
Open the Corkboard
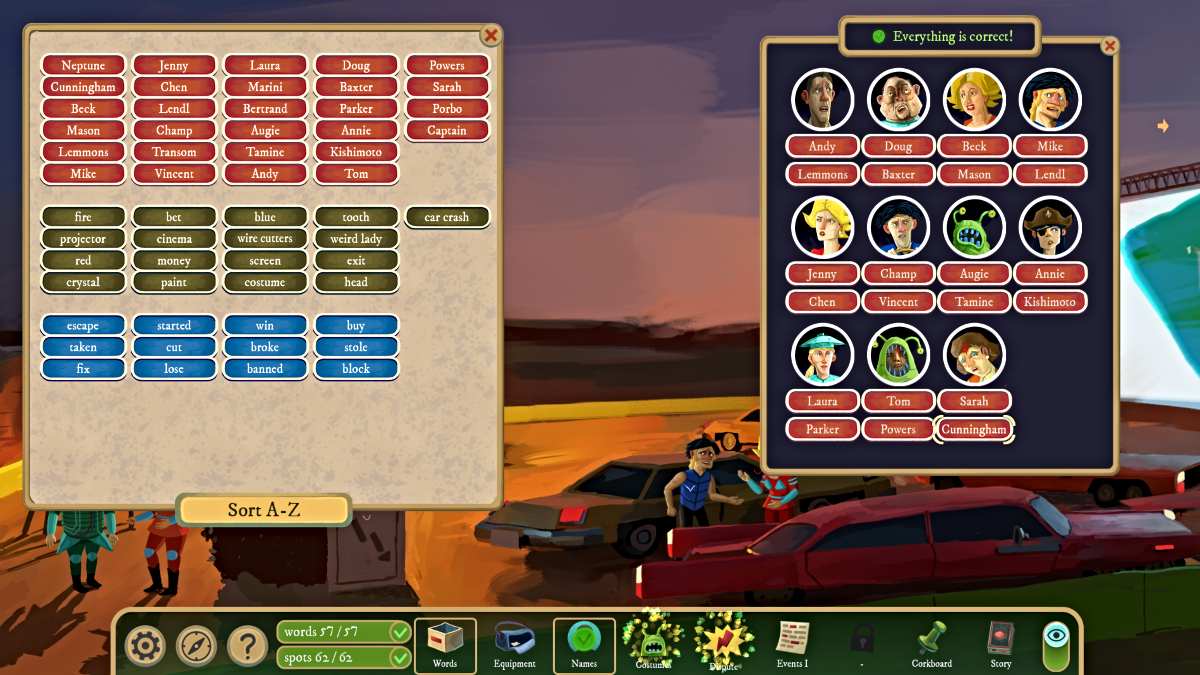[x=931, y=643]
